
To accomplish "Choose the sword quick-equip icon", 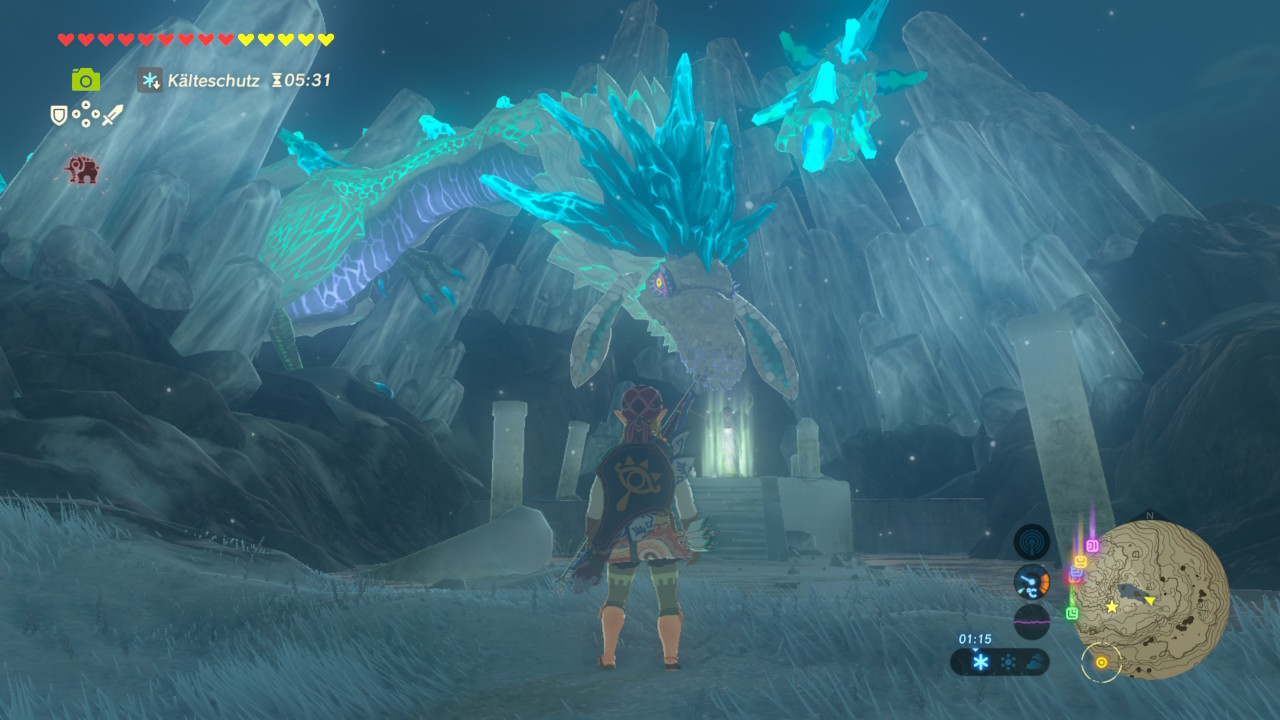I will 112,115.
